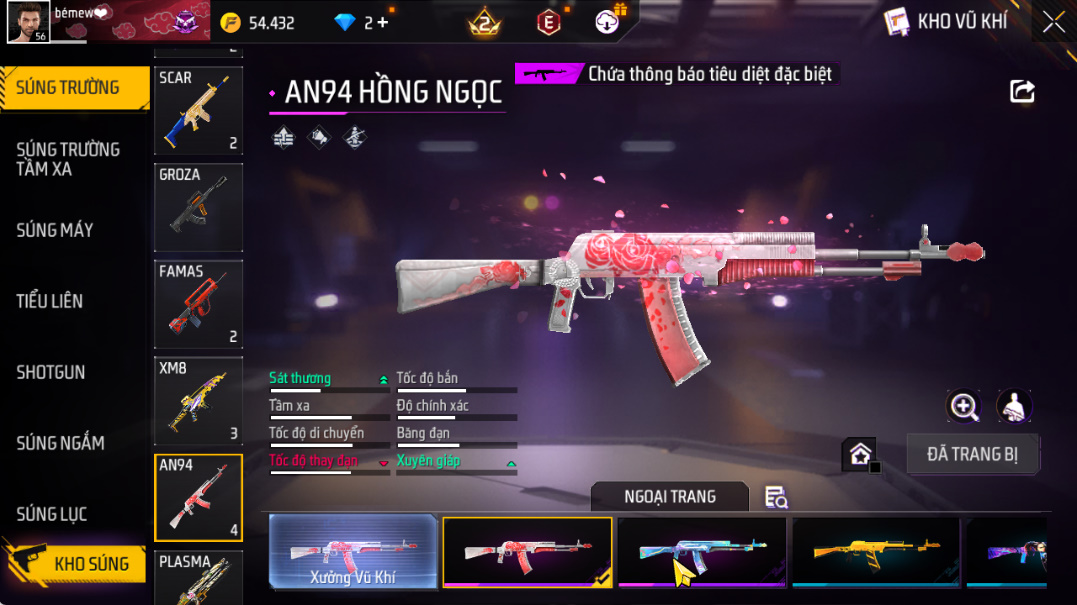Choose the Shotgun category
Image resolution: width=1077 pixels, height=605 pixels.
[x=51, y=372]
